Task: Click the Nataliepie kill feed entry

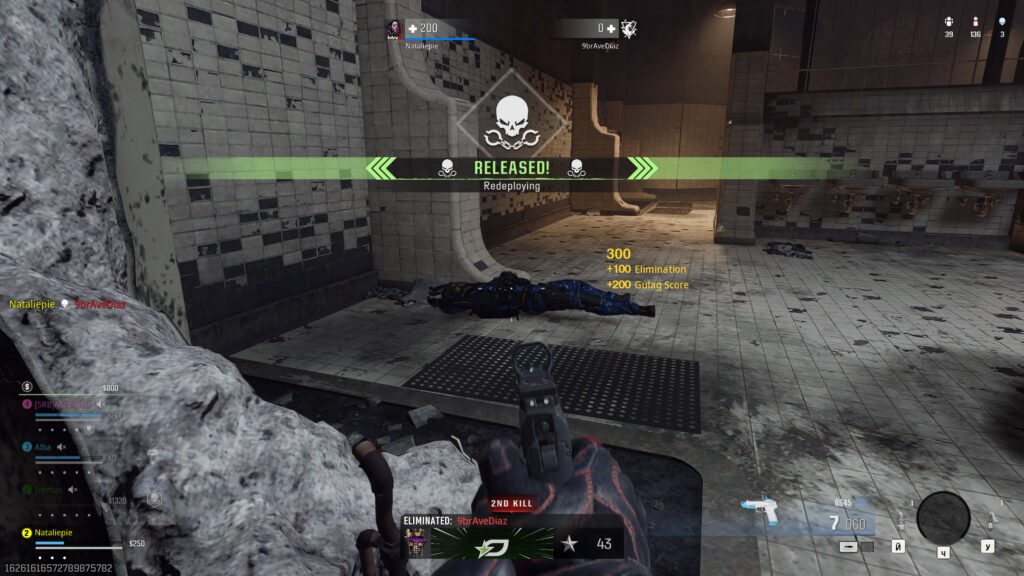Action: 67,304
